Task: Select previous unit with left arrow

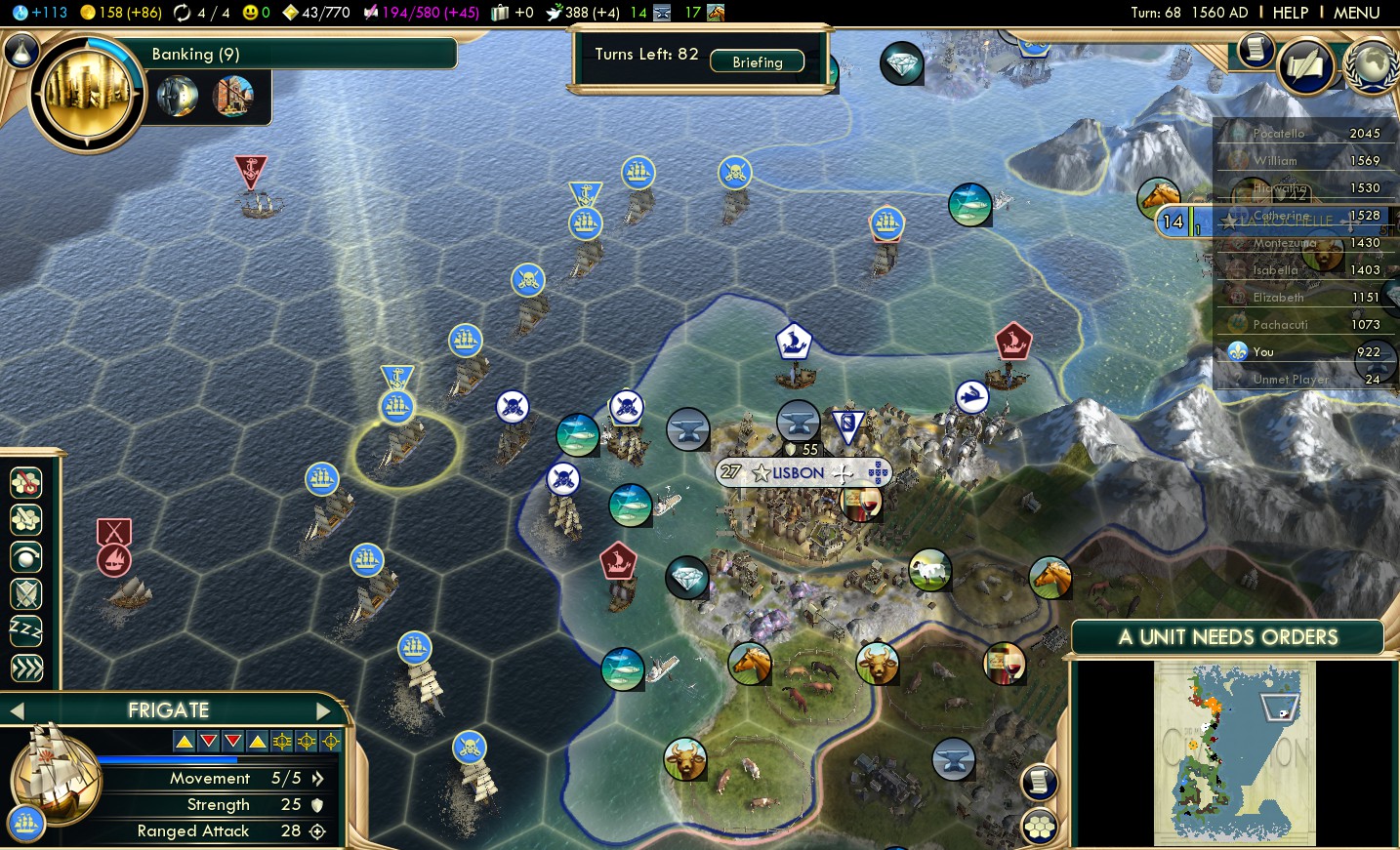Action: (17, 711)
